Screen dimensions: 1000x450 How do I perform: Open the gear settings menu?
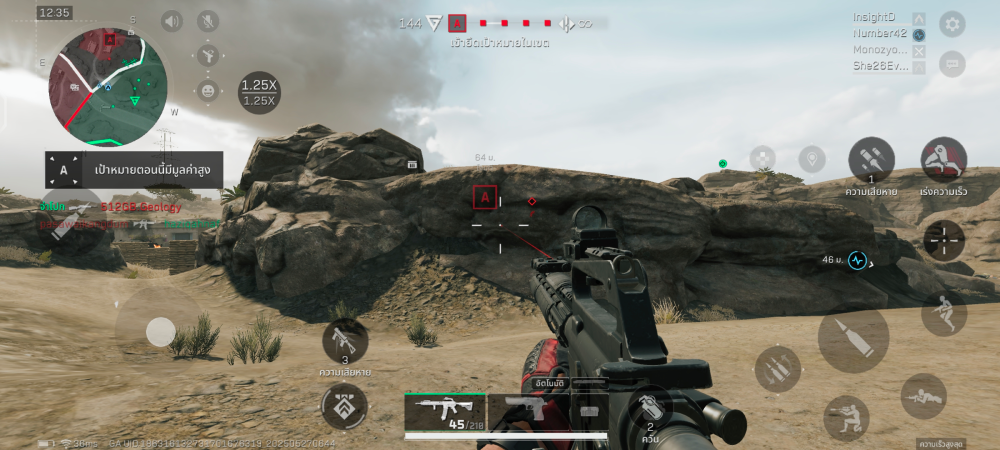coord(952,23)
